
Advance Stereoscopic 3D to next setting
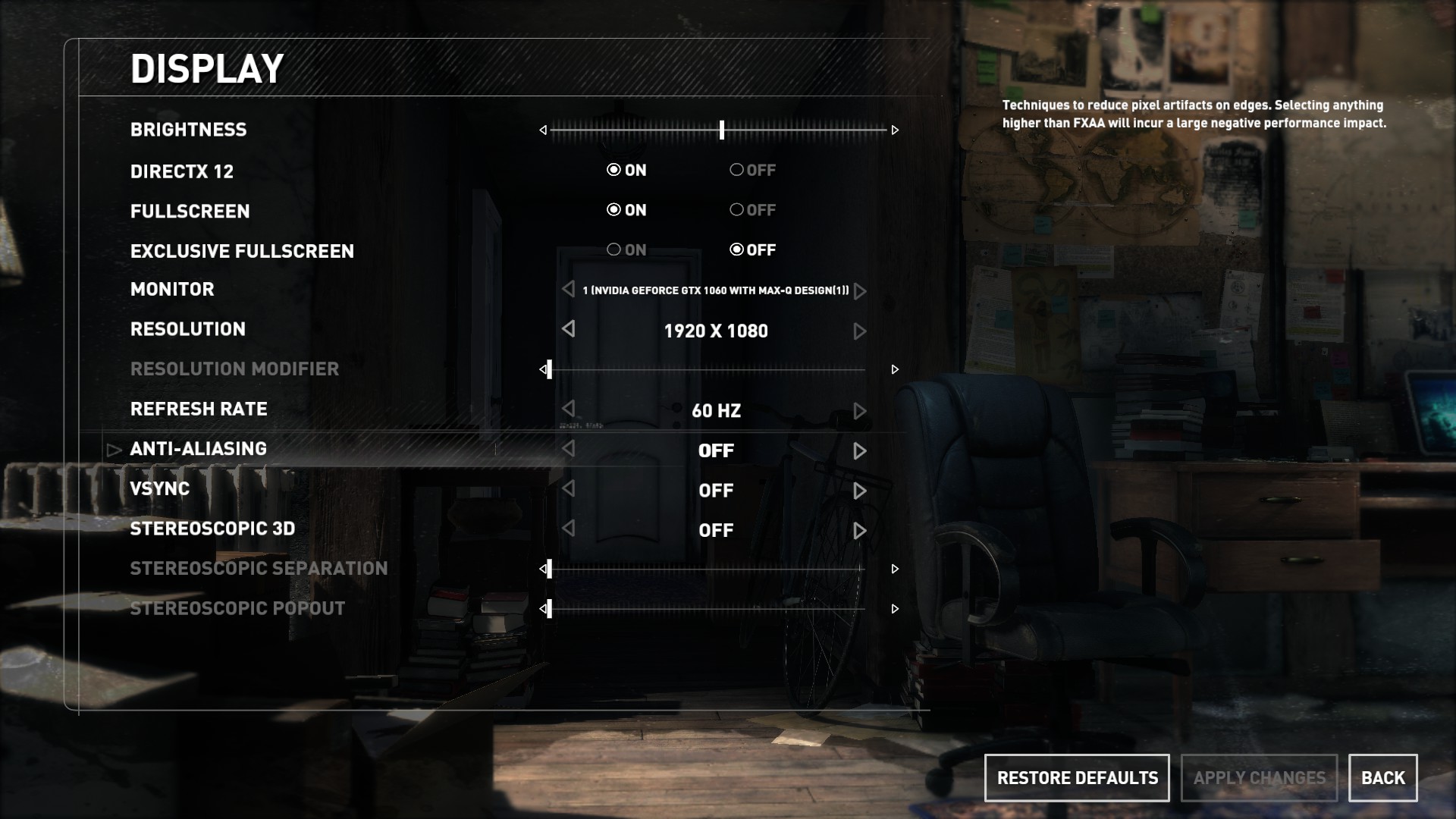coord(859,531)
